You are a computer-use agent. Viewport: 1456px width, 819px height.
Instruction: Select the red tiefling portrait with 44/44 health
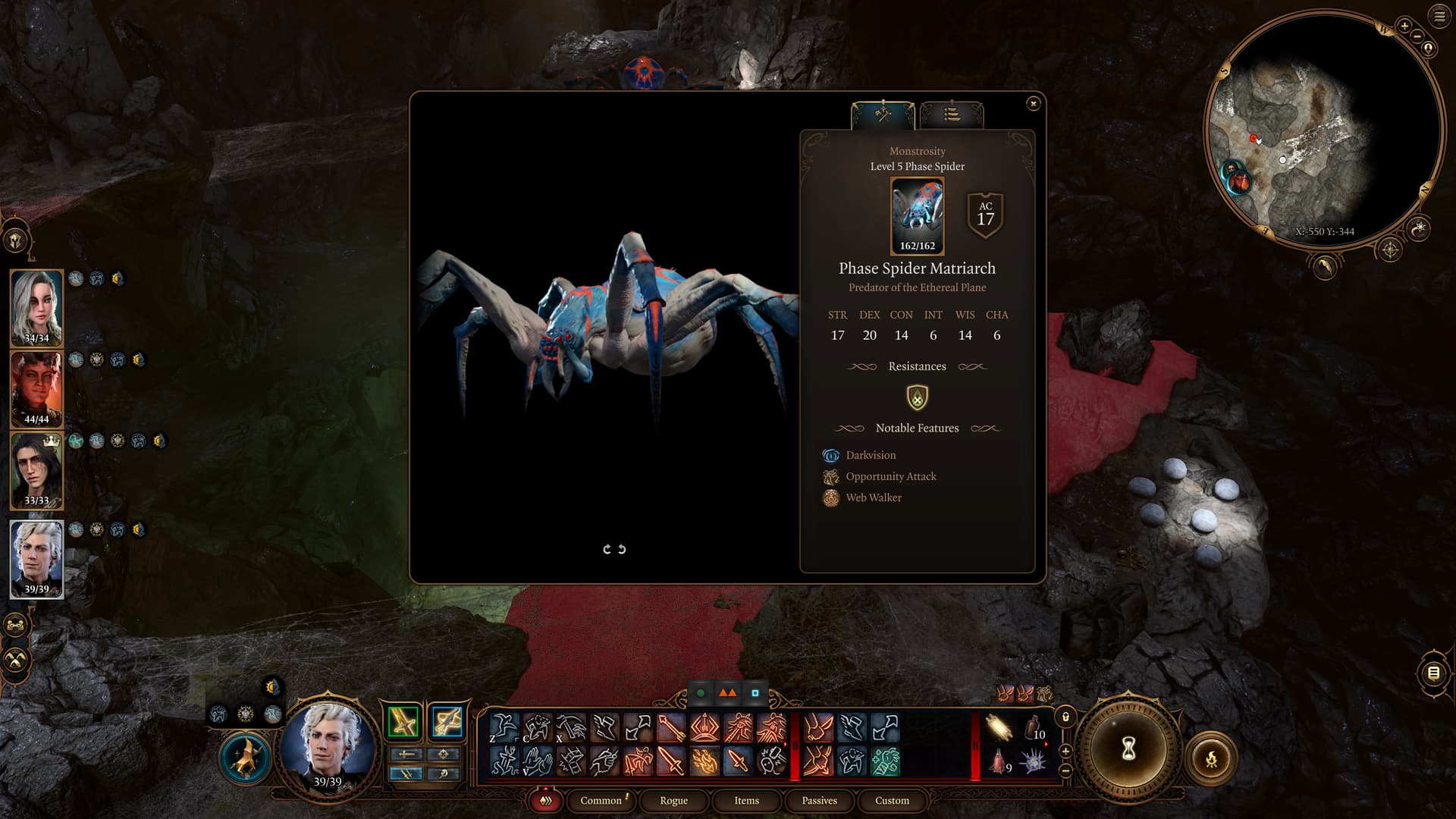point(36,389)
